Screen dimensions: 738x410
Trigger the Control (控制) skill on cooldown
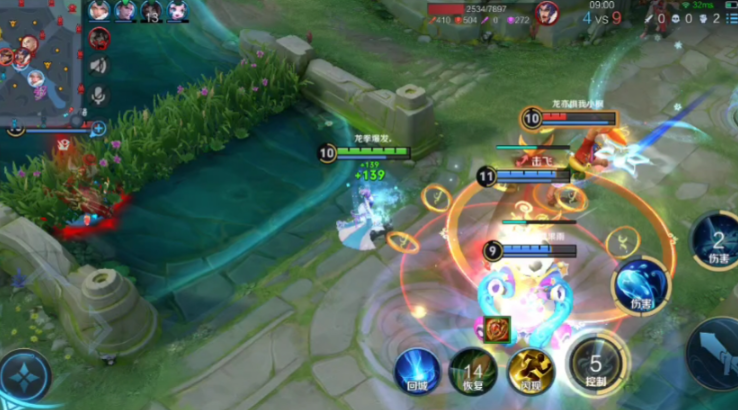[596, 365]
